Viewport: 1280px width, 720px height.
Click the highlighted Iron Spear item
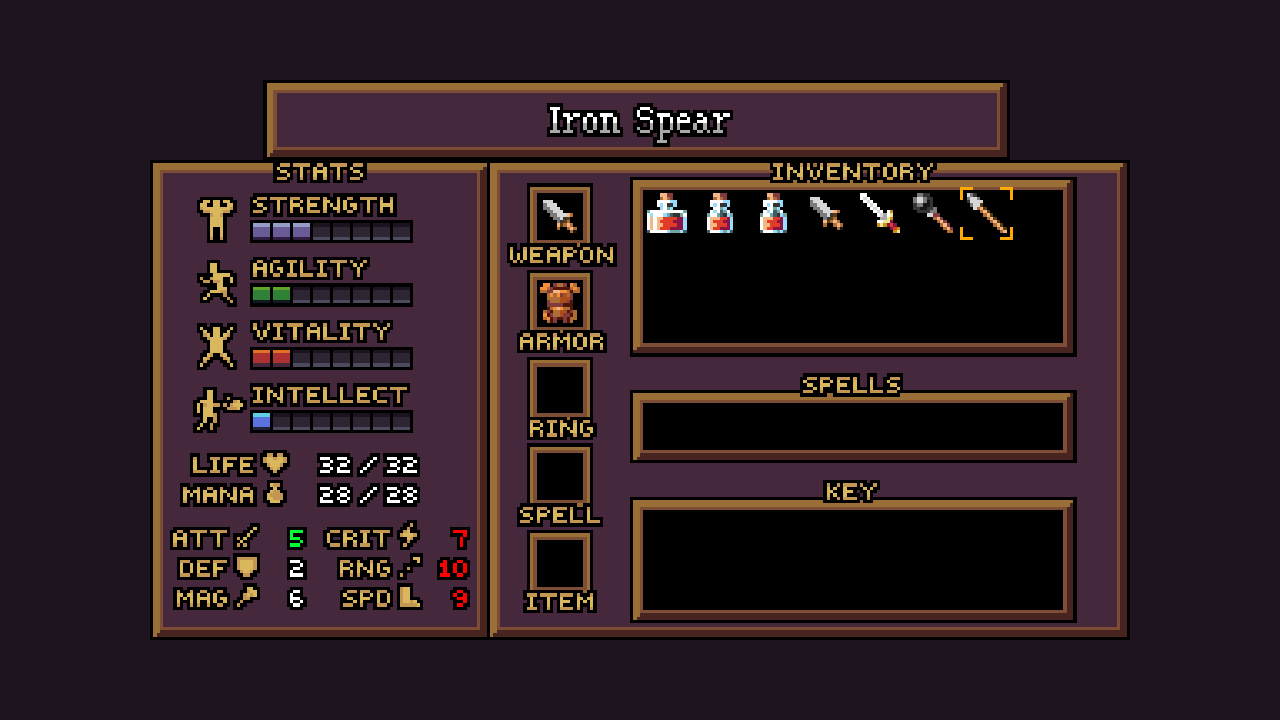(986, 213)
